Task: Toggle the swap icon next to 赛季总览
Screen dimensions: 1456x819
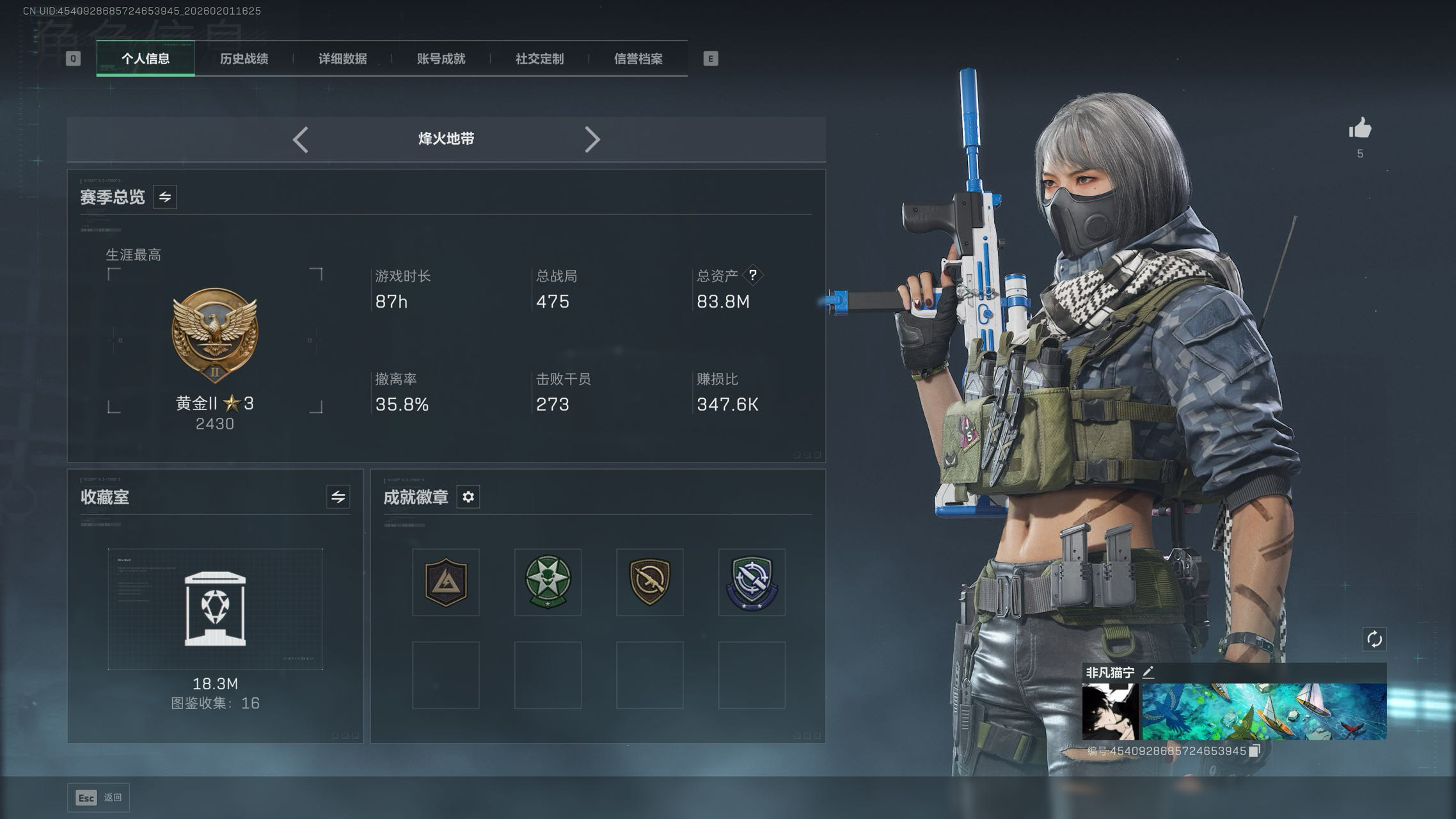Action: 165,197
